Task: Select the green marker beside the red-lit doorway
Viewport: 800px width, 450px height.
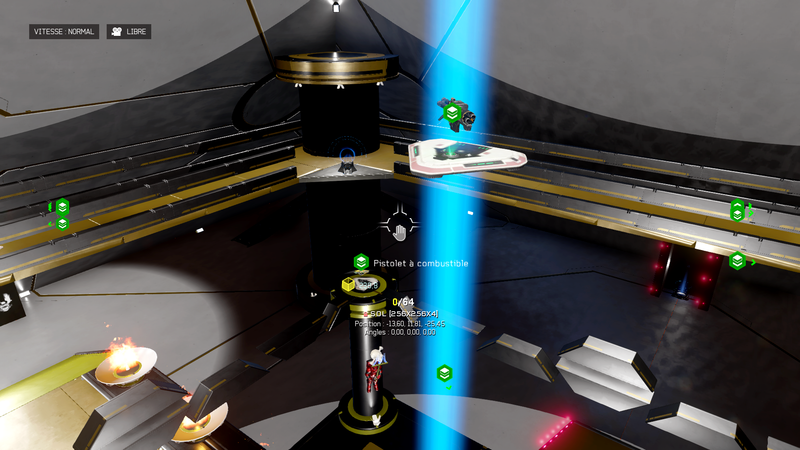Action: [737, 261]
